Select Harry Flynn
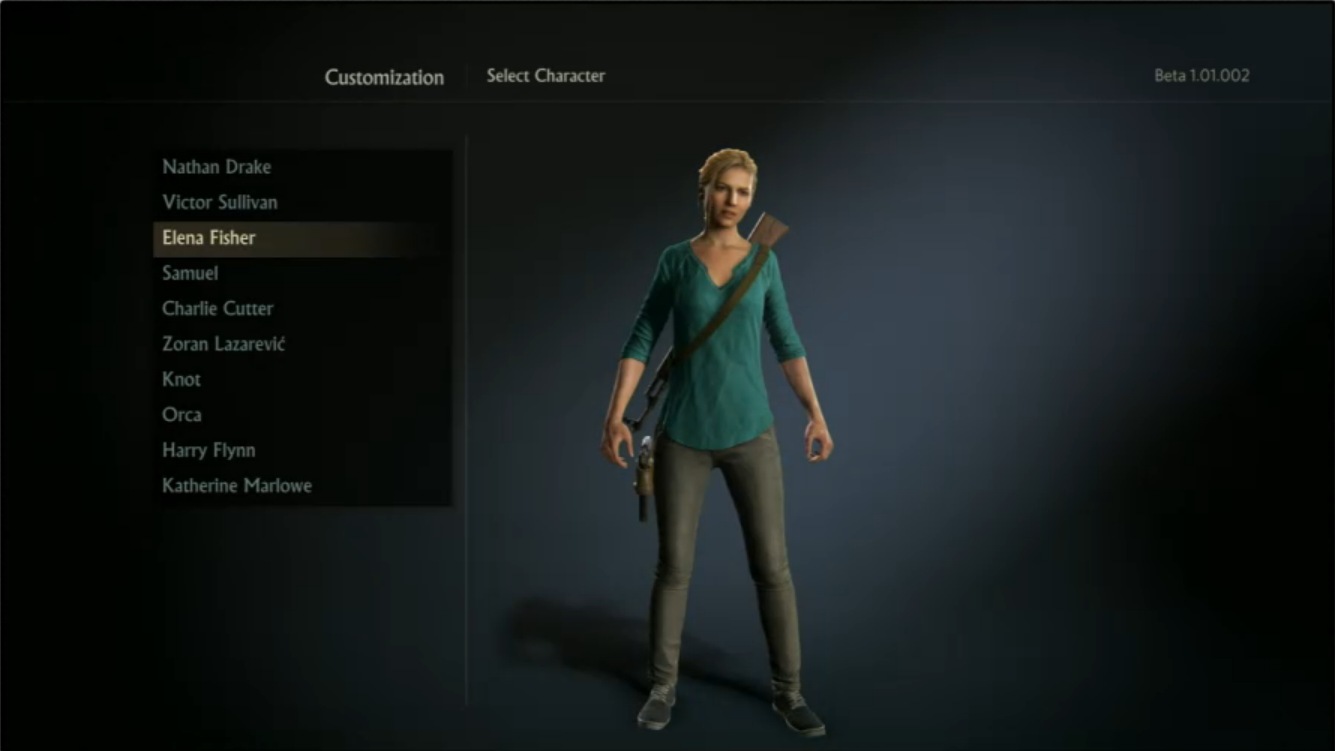The image size is (1335, 751). (x=208, y=450)
